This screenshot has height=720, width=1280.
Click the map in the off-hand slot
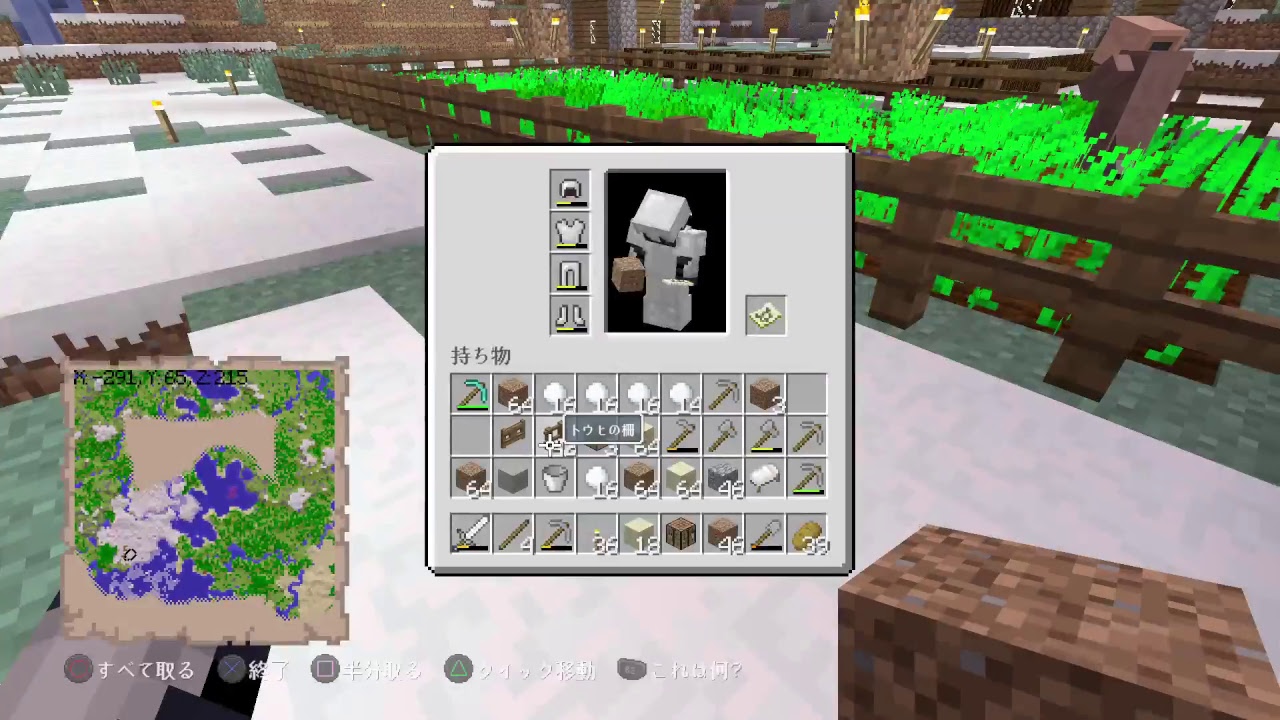765,315
